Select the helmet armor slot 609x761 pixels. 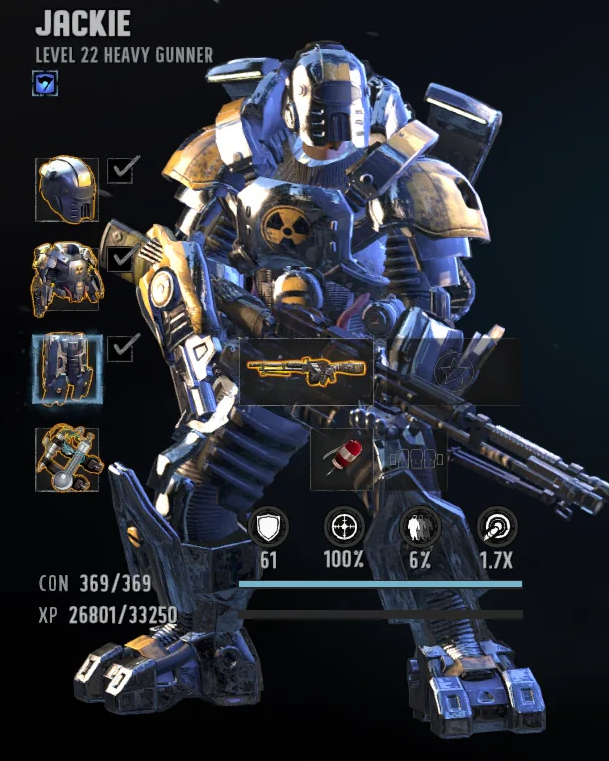pyautogui.click(x=68, y=188)
